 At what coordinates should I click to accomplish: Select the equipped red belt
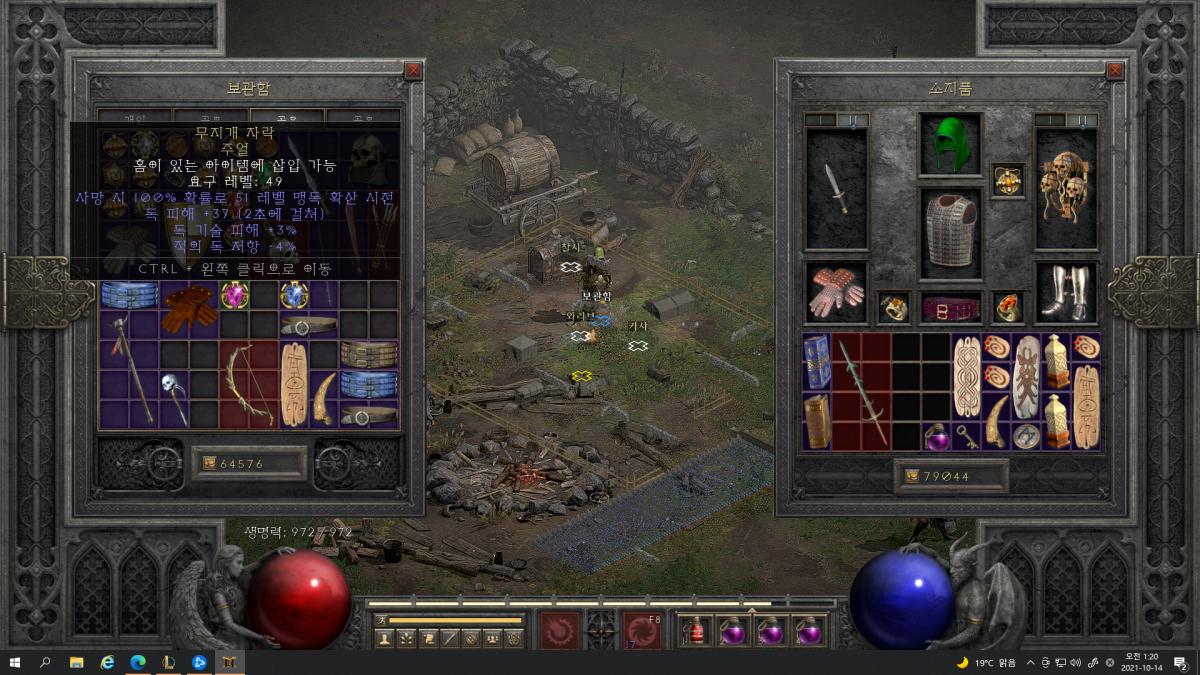(x=950, y=308)
